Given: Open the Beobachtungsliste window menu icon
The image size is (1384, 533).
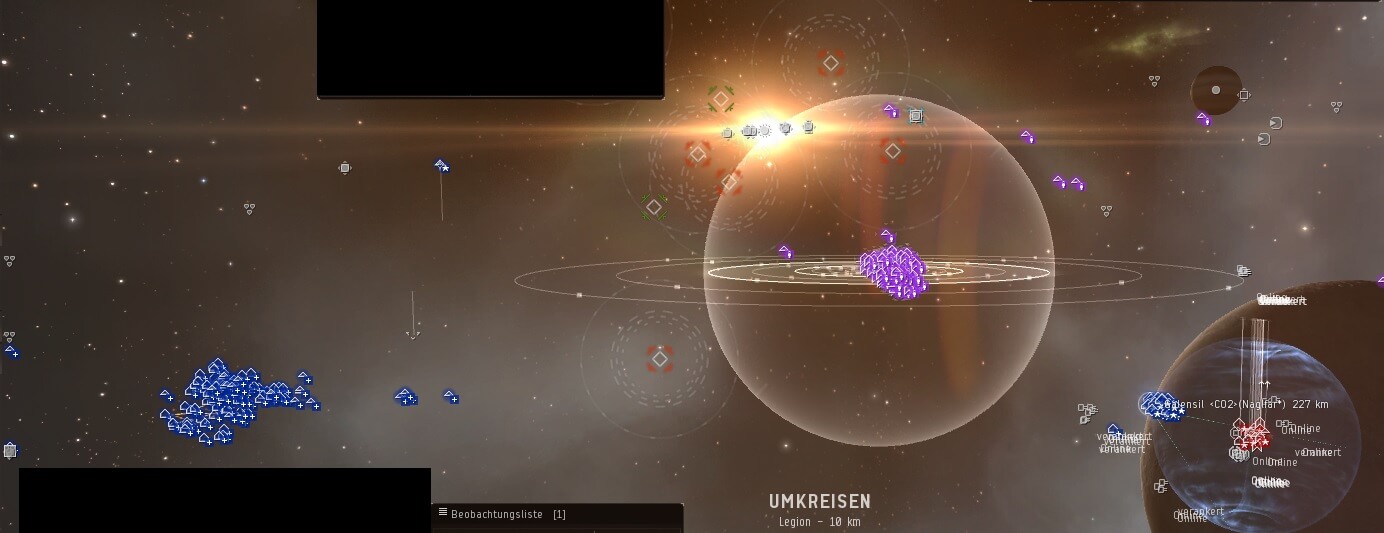Looking at the screenshot, I should click(443, 513).
